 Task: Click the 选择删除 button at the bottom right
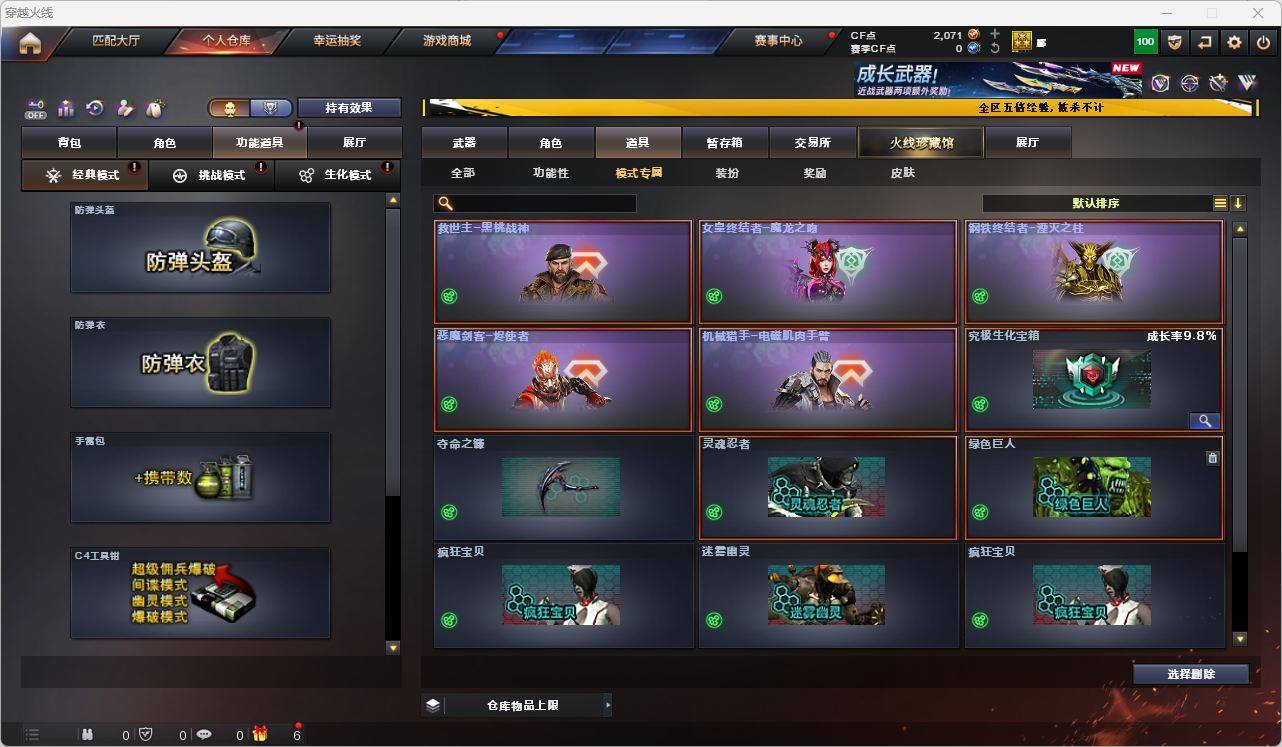(x=1191, y=673)
